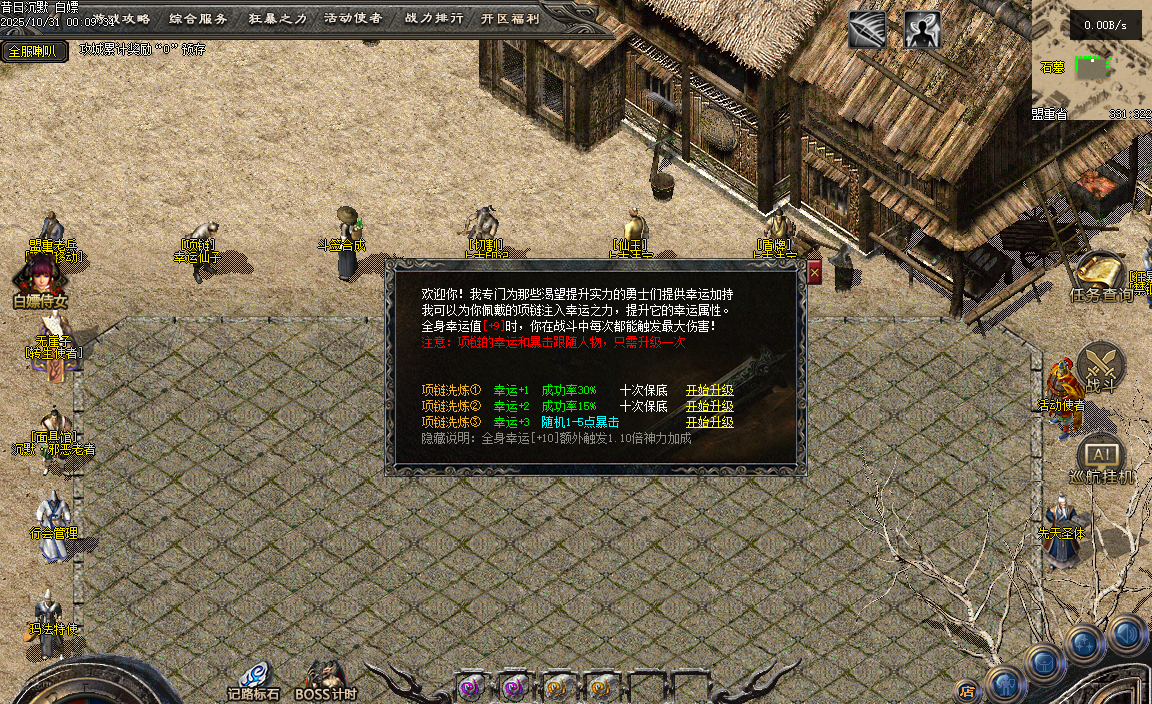Open 活动使者 from the top menu bar
The image size is (1152, 704).
pos(353,18)
